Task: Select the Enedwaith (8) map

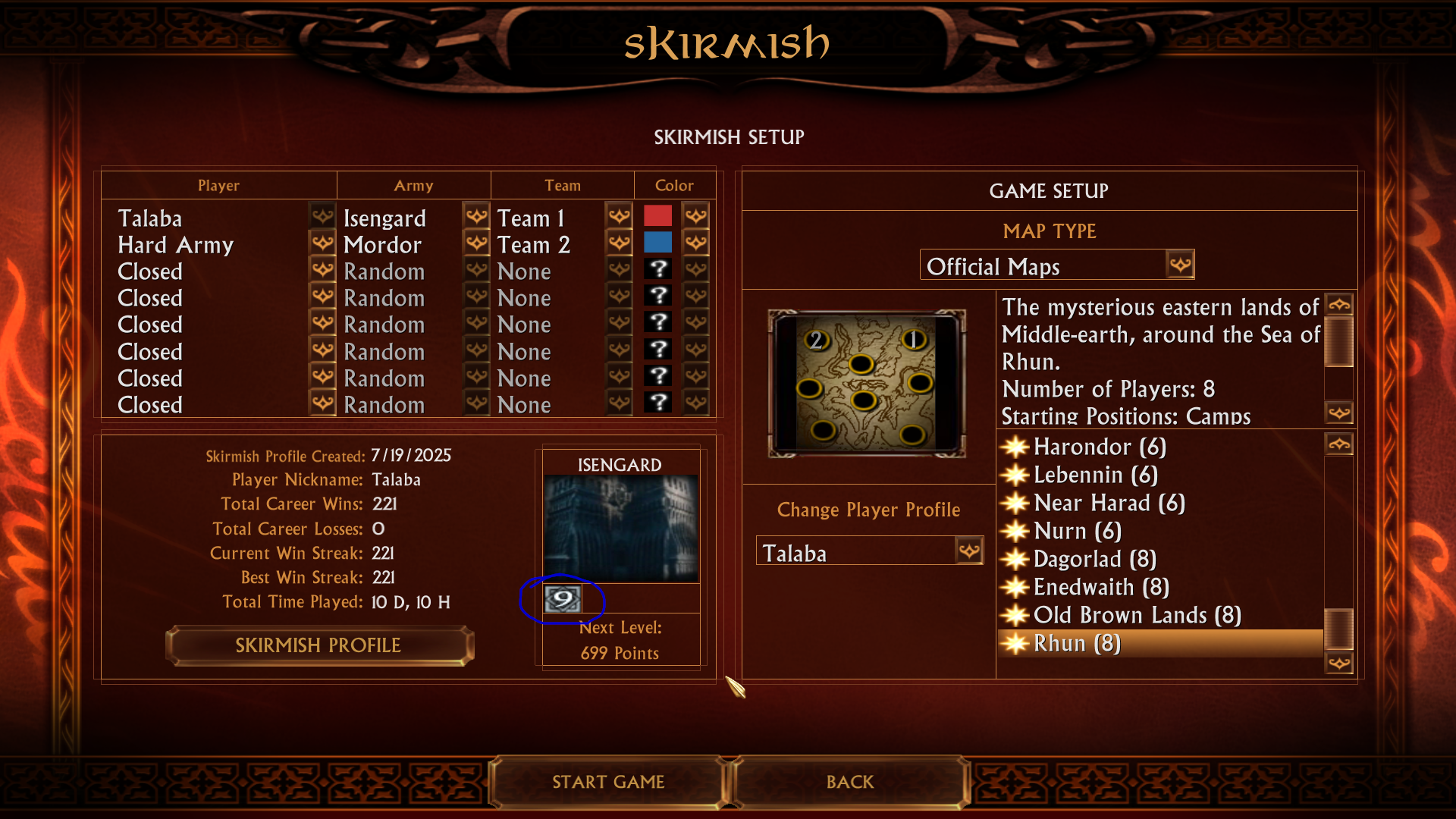Action: point(1101,587)
